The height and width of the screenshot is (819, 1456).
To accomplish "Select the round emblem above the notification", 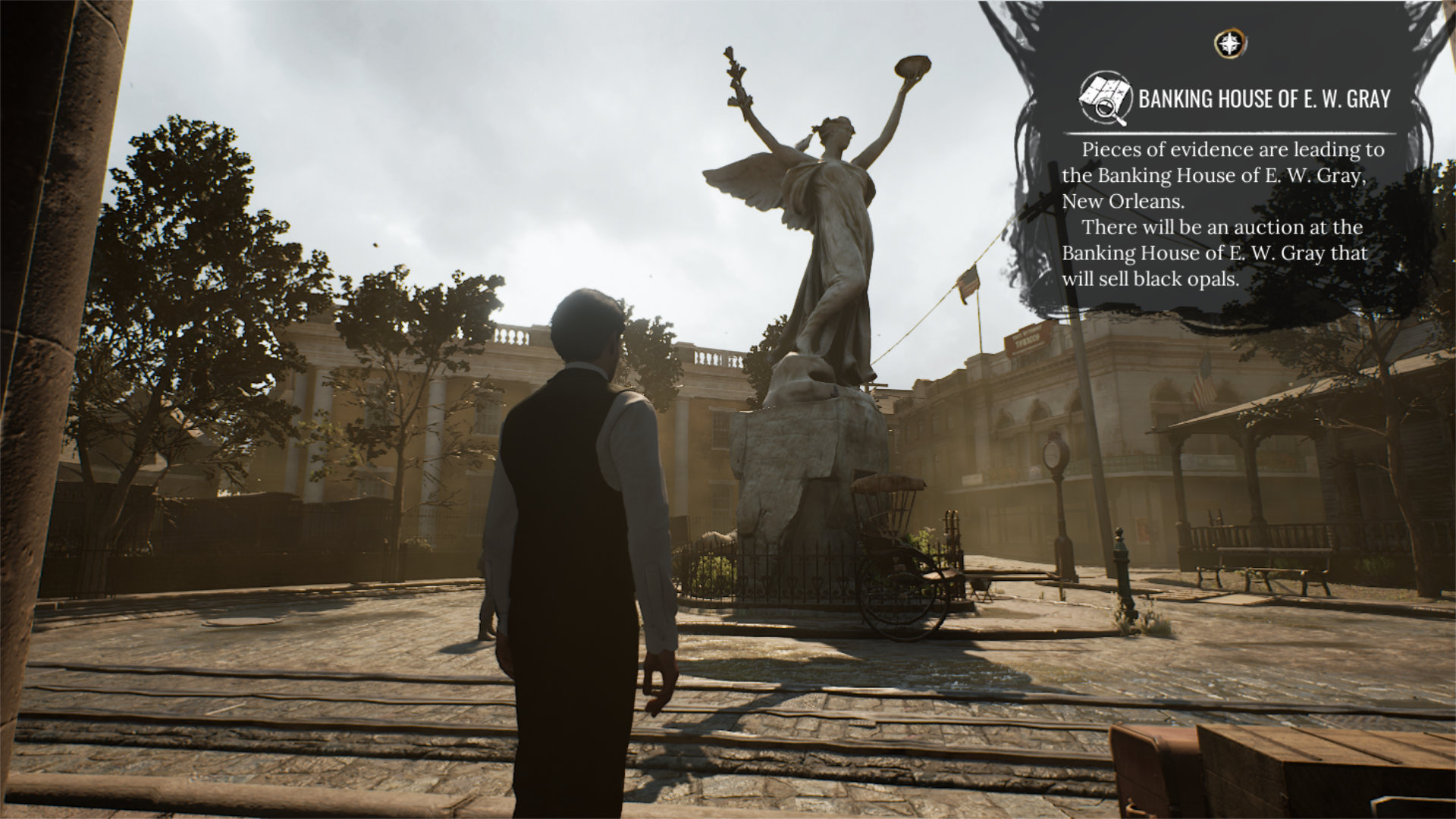I will tap(1231, 44).
